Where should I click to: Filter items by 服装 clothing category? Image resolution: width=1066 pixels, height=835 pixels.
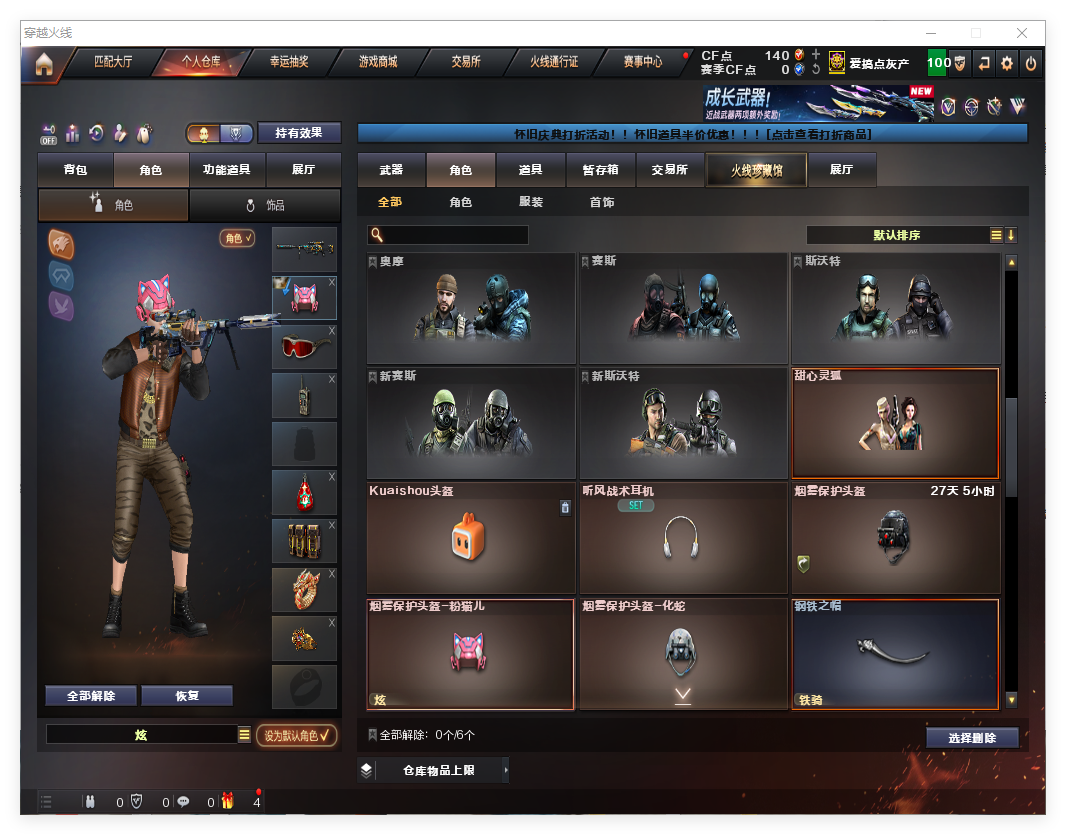point(531,202)
